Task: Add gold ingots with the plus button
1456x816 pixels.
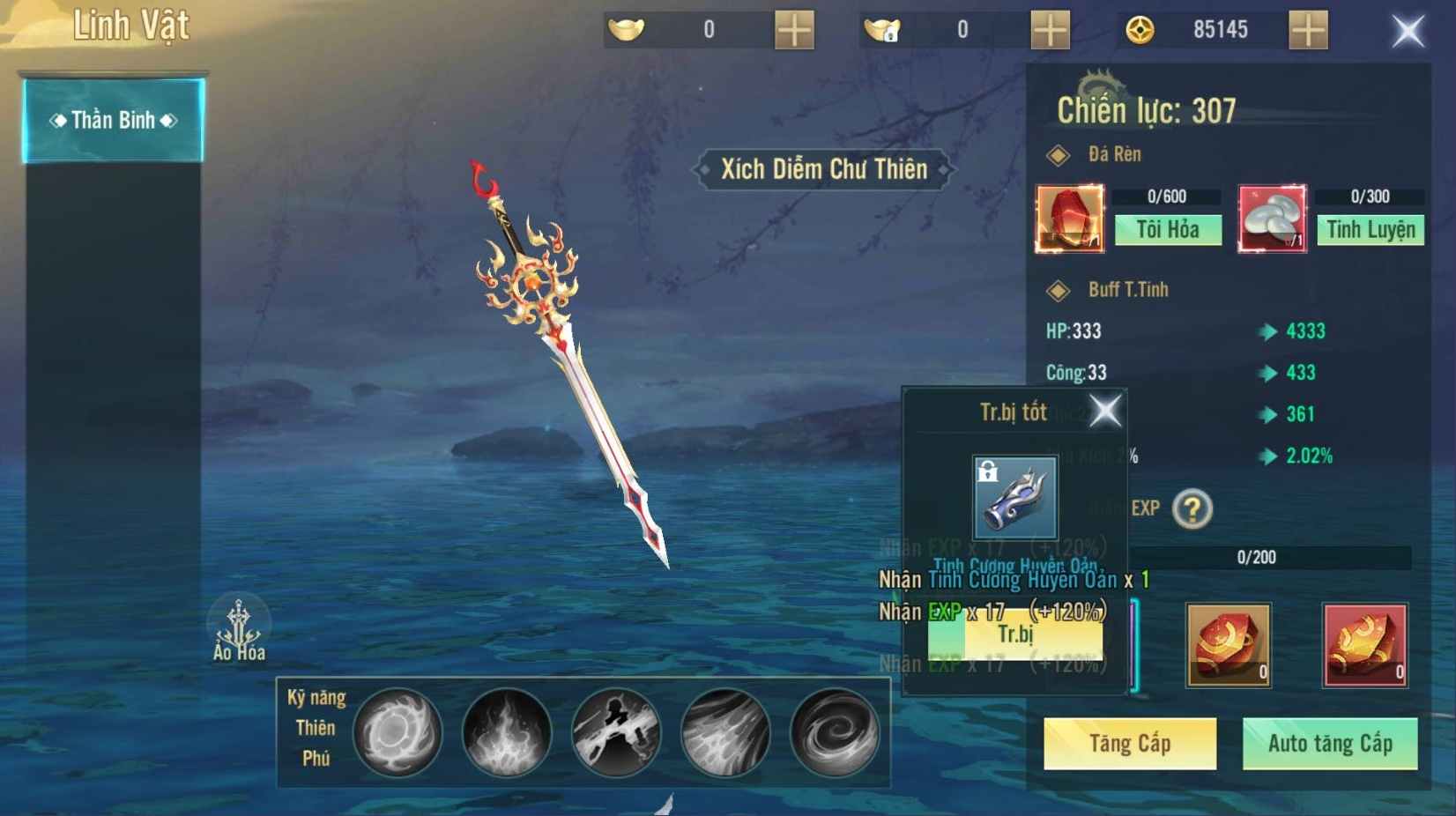Action: click(x=794, y=30)
